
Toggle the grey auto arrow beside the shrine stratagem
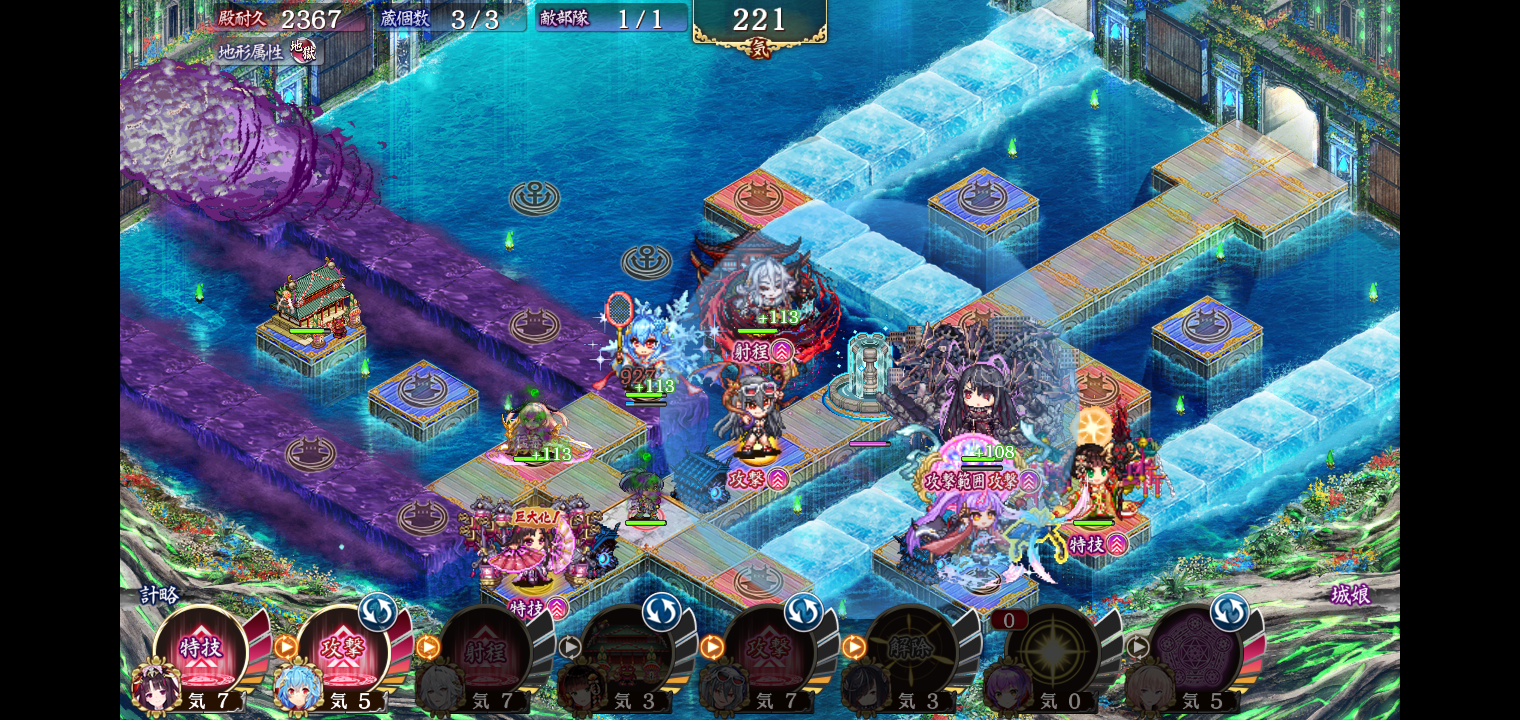570,647
